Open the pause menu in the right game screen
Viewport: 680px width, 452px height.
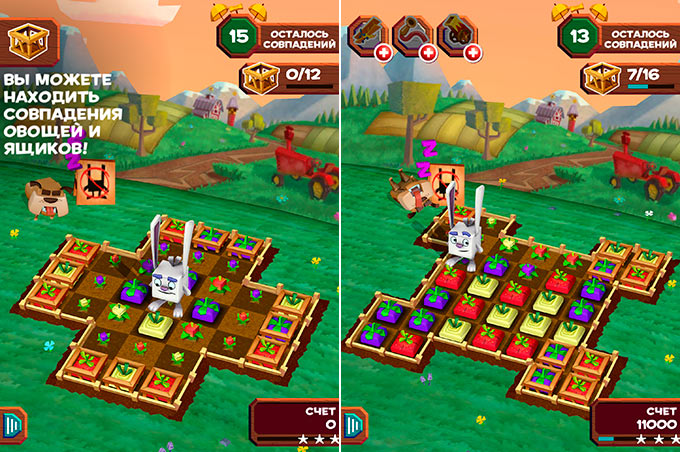point(351,422)
